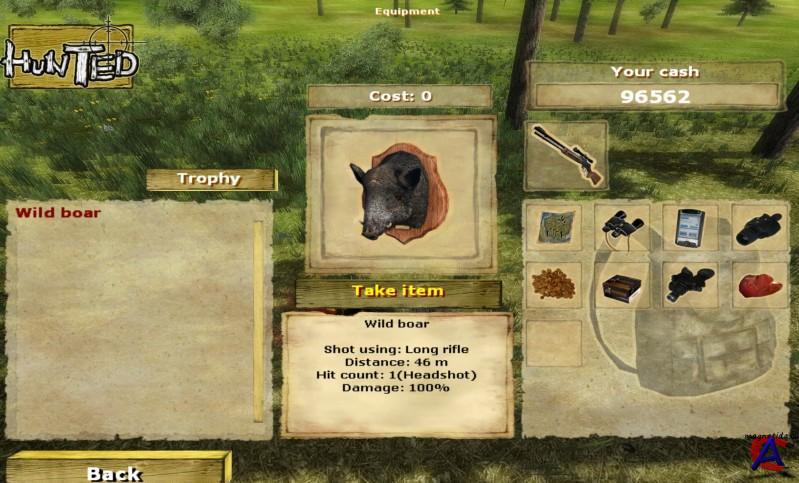The image size is (799, 483).
Task: Click the Take item button
Action: [398, 292]
